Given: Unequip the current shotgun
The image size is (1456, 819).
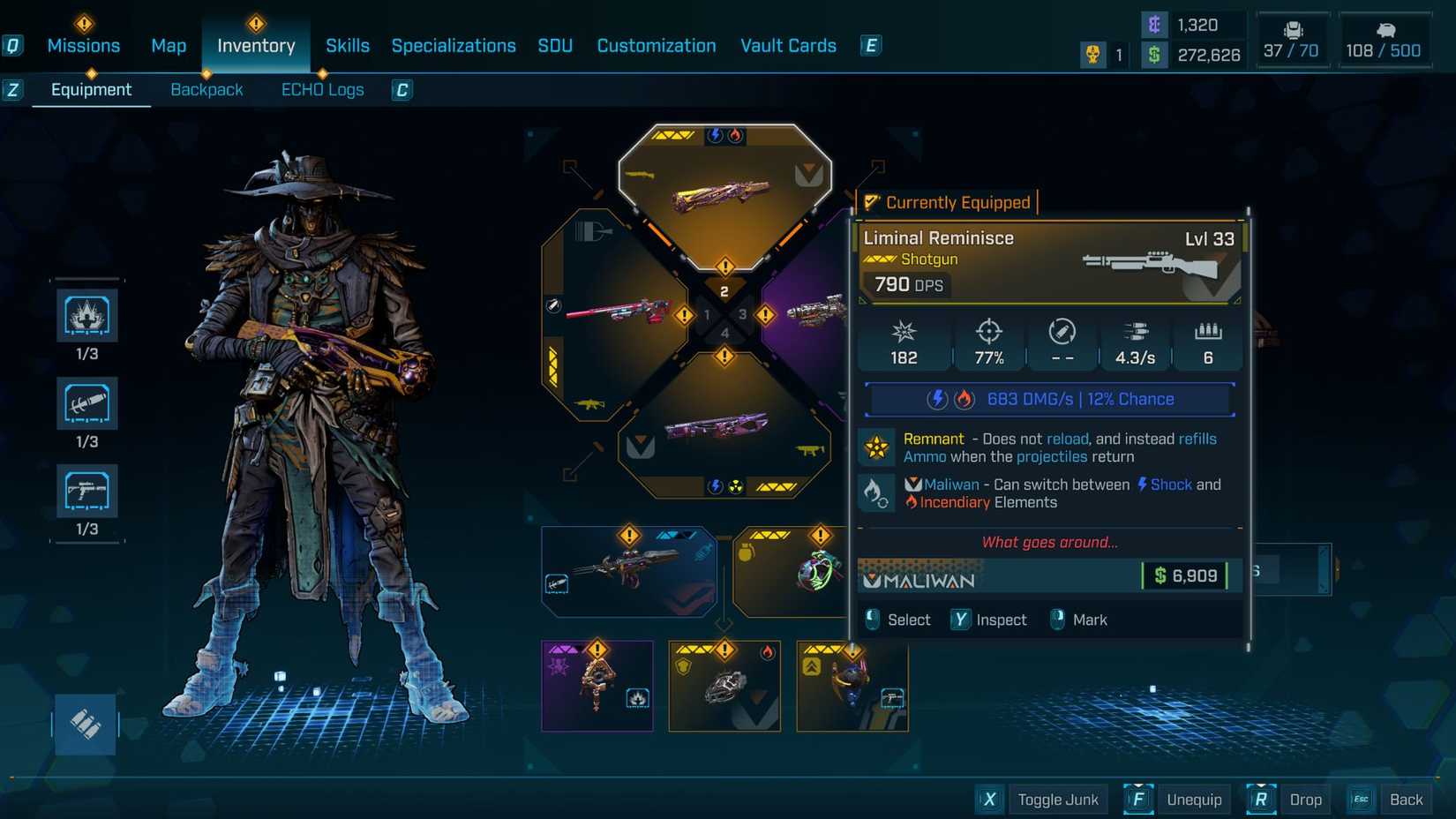Looking at the screenshot, I should click(1195, 800).
